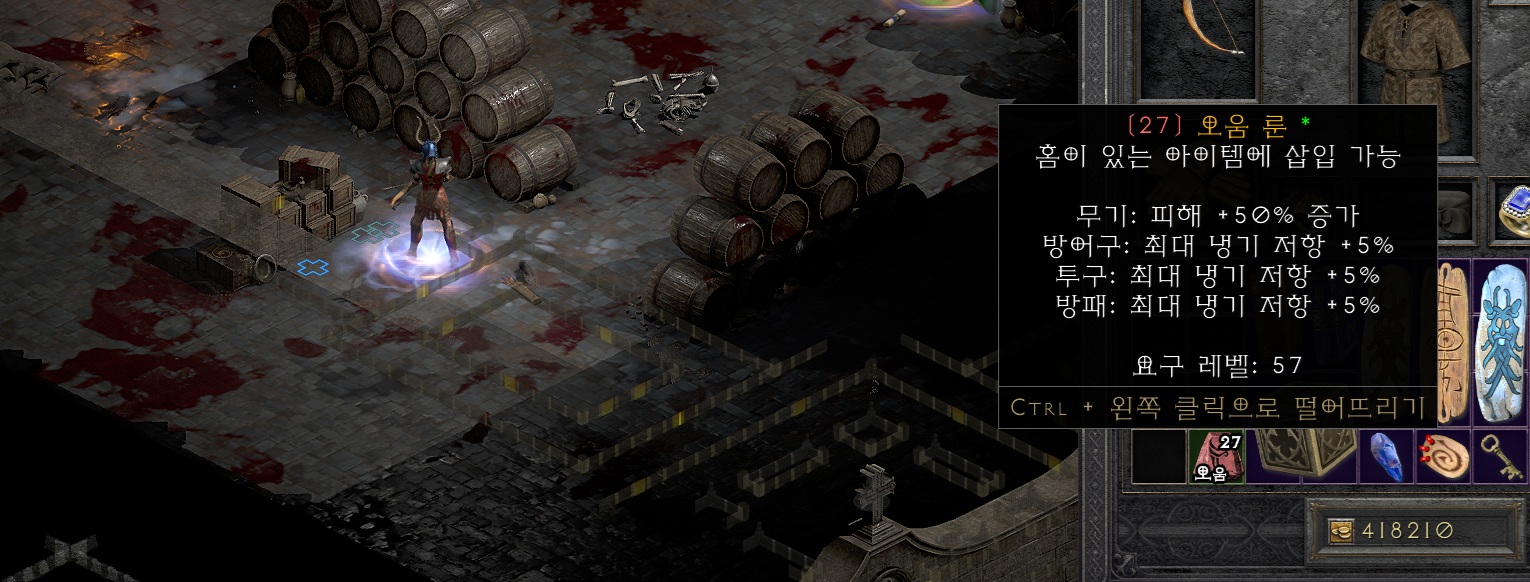Click the gold coin button
The height and width of the screenshot is (582, 1530).
tap(1340, 532)
